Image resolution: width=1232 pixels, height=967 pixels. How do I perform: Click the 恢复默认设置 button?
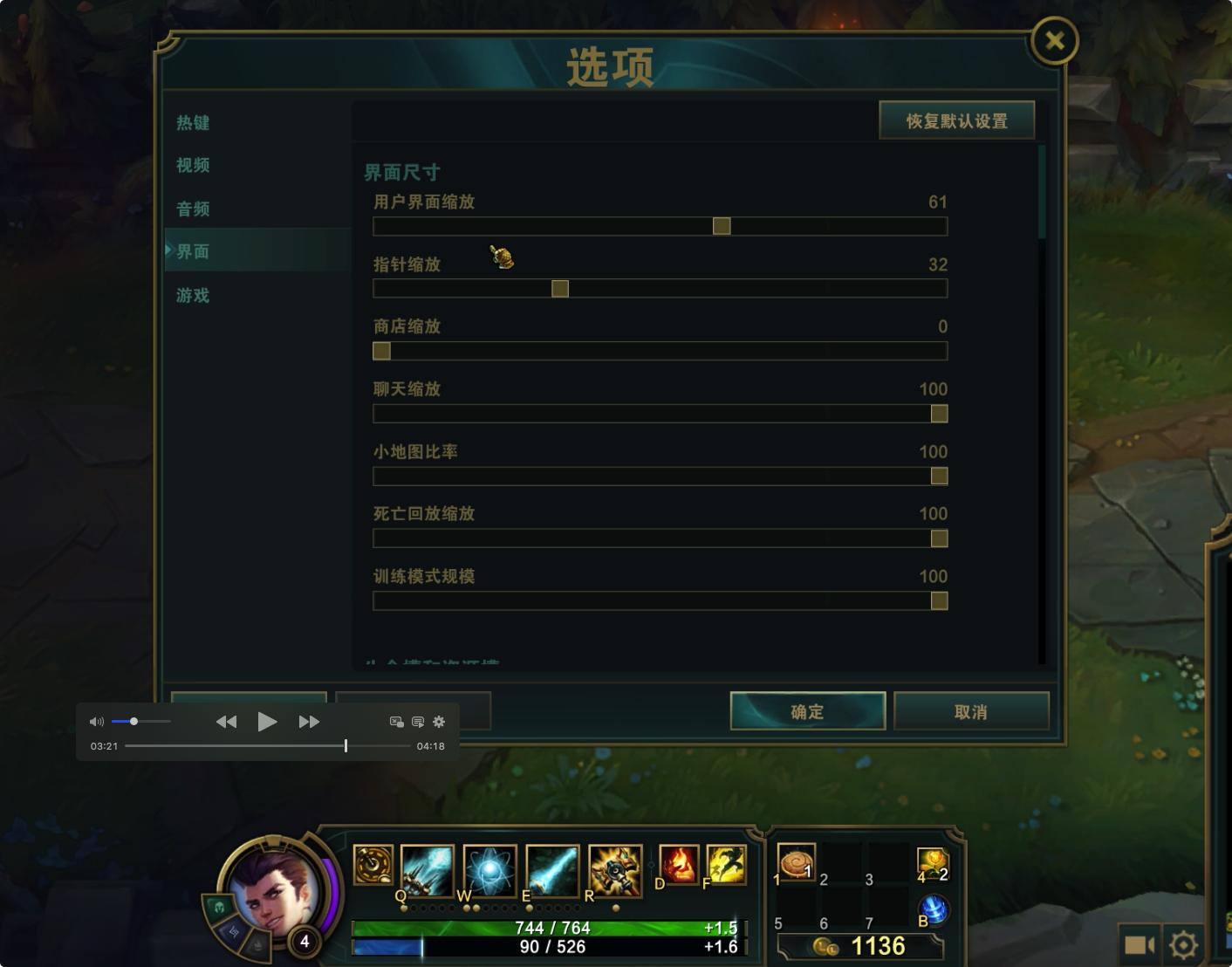tap(956, 120)
